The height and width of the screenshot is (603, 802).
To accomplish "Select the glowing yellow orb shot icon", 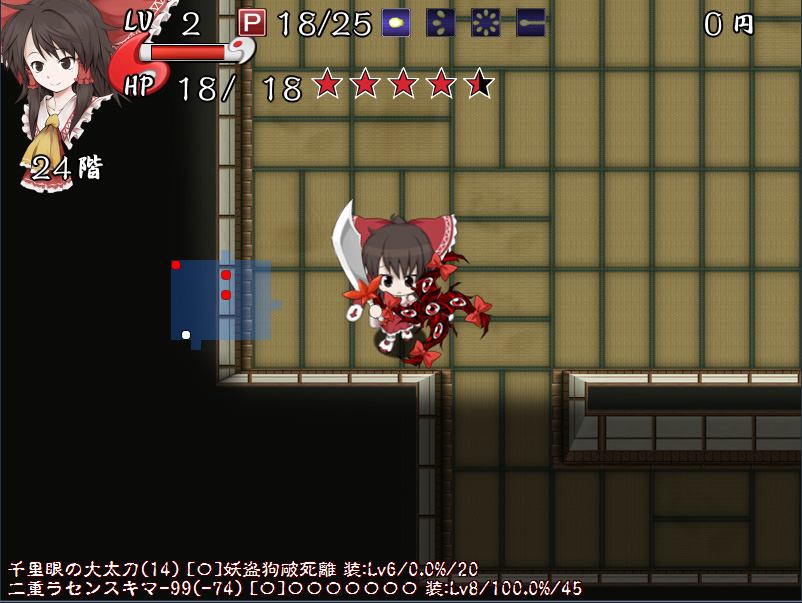I will pos(397,23).
